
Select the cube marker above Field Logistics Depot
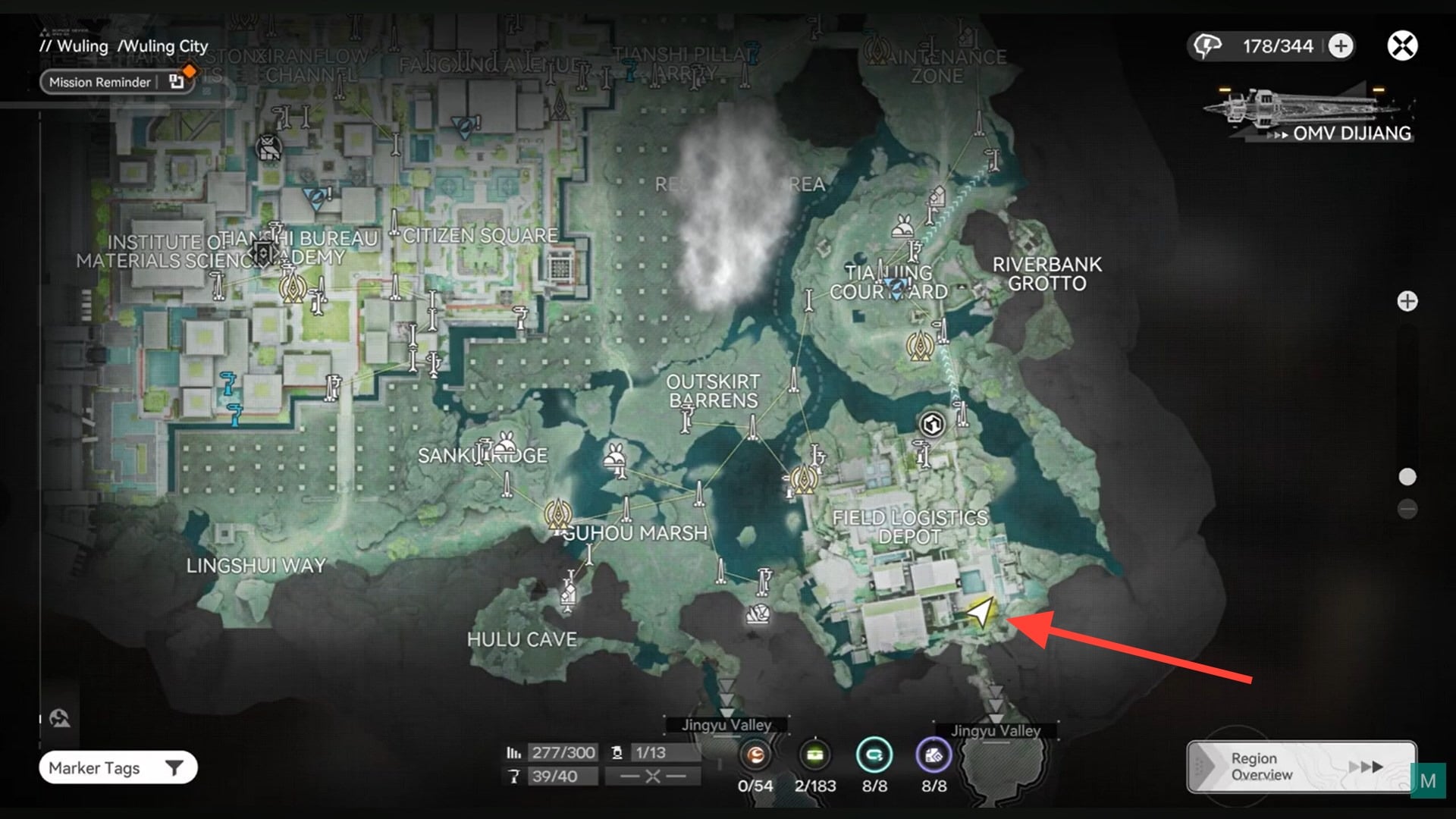[932, 424]
